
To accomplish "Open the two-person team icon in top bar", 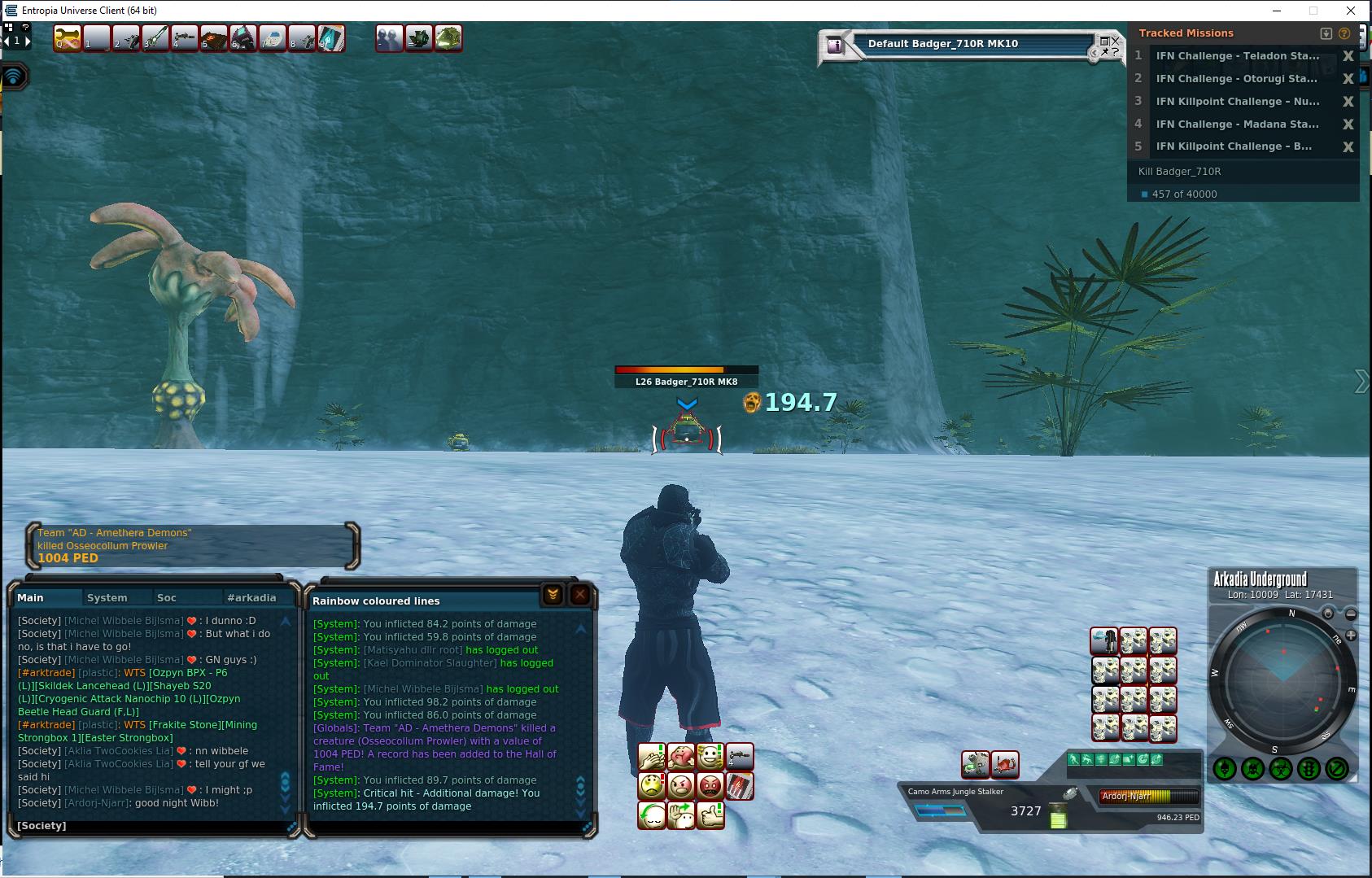I will (390, 37).
